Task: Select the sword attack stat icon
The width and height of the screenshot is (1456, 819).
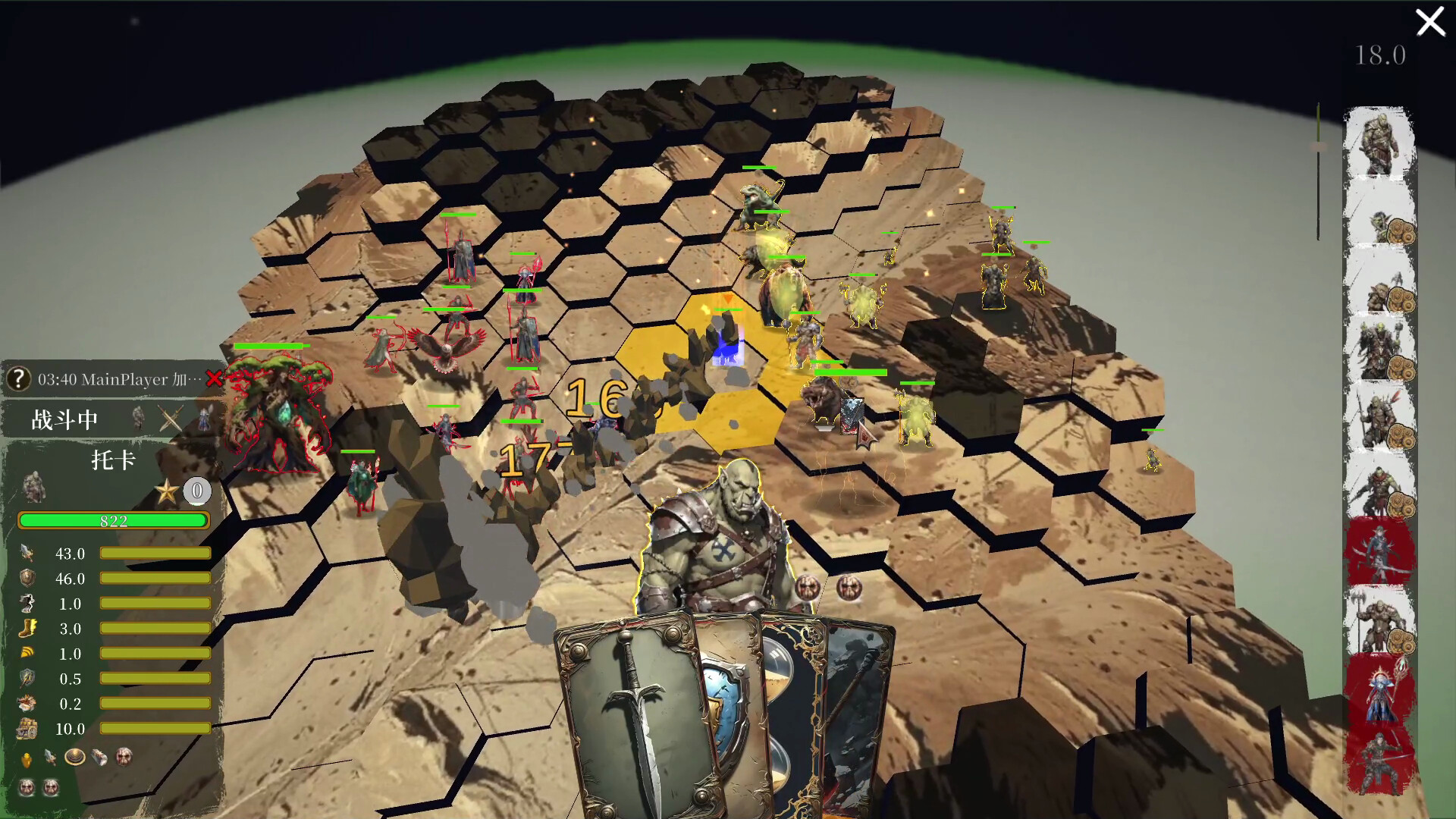Action: [27, 554]
